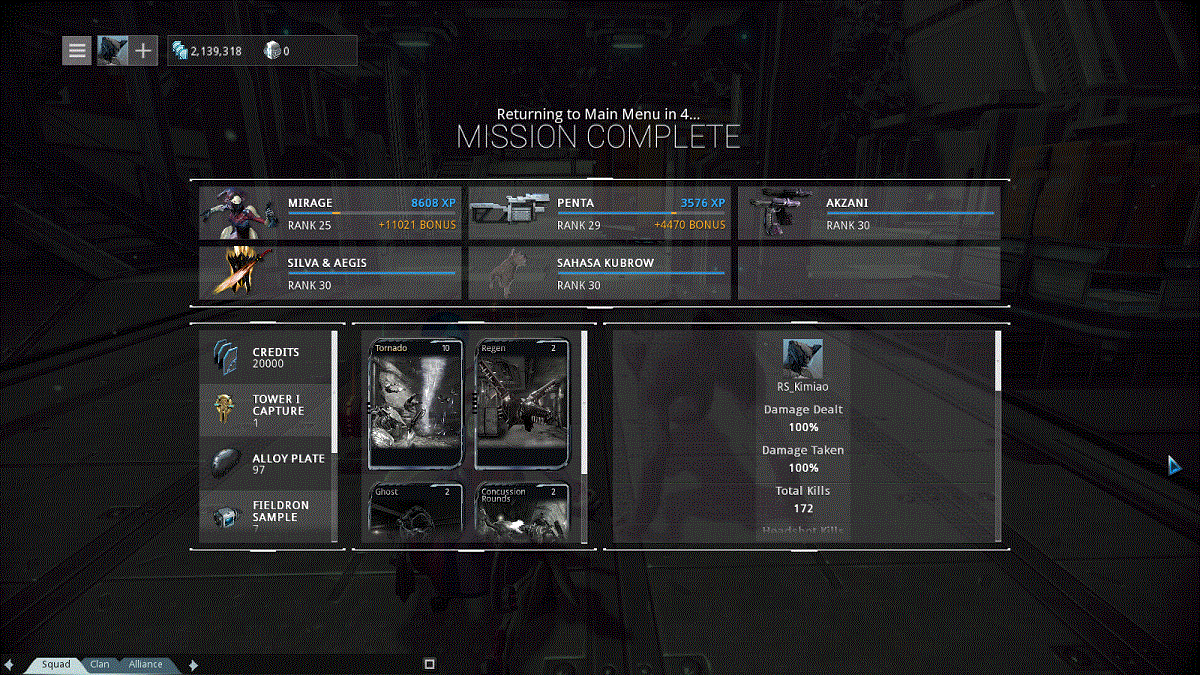The image size is (1200, 675).
Task: Switch to the Squad chat tab
Action: 56,664
